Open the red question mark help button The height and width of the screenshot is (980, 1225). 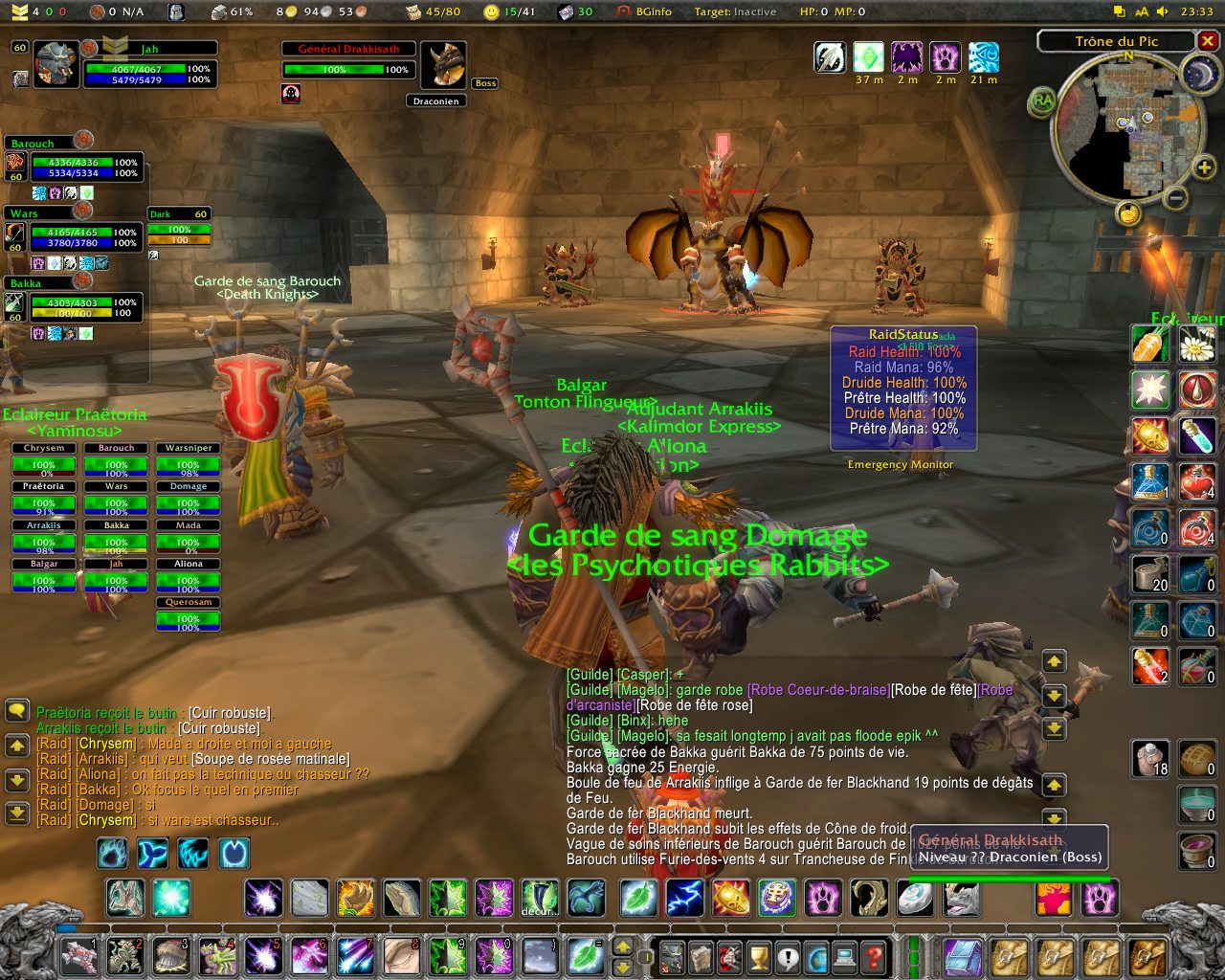tap(873, 956)
